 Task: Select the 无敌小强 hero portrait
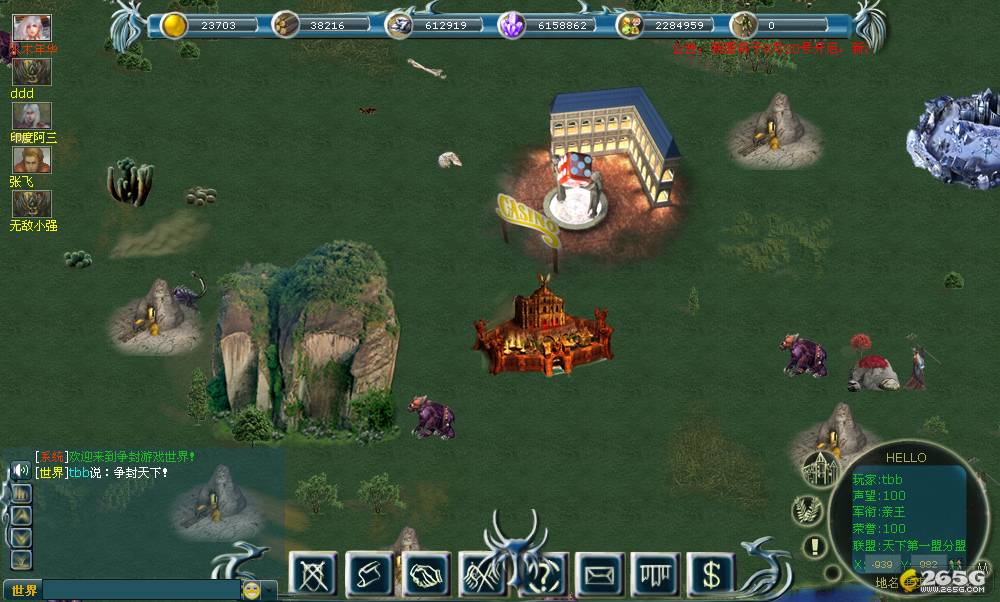click(x=32, y=204)
